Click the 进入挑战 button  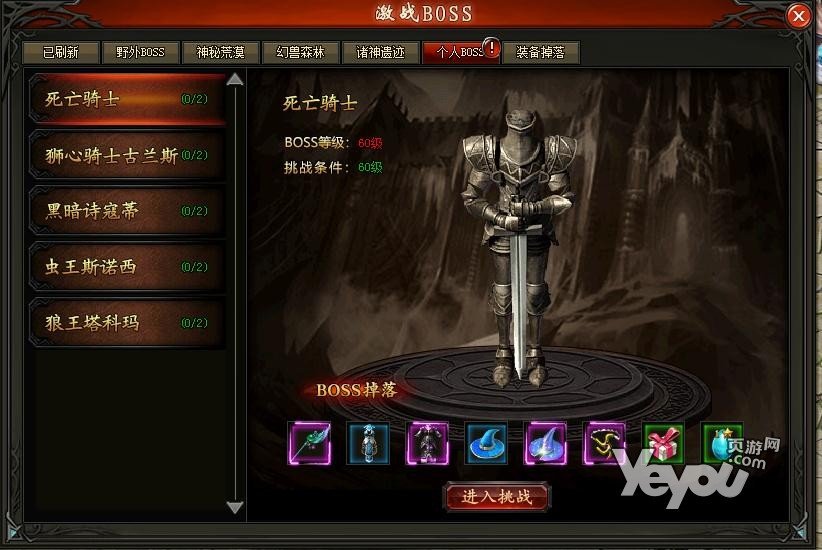497,496
